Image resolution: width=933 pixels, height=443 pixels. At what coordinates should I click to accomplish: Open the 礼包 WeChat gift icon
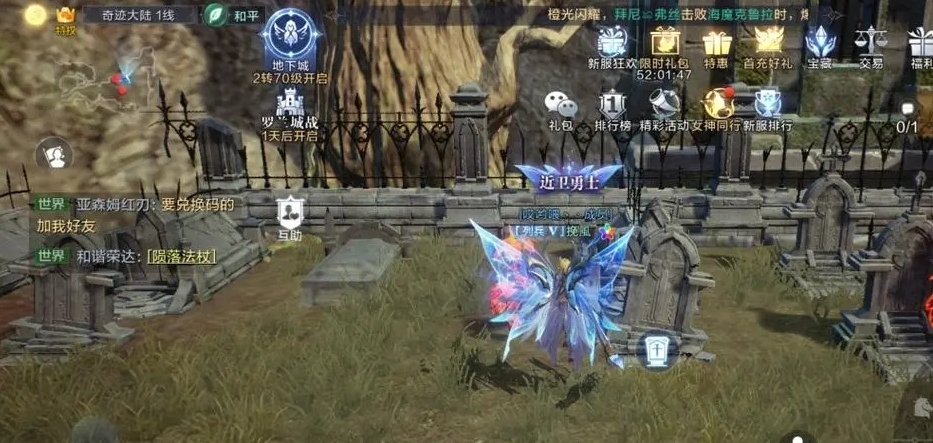pos(560,106)
